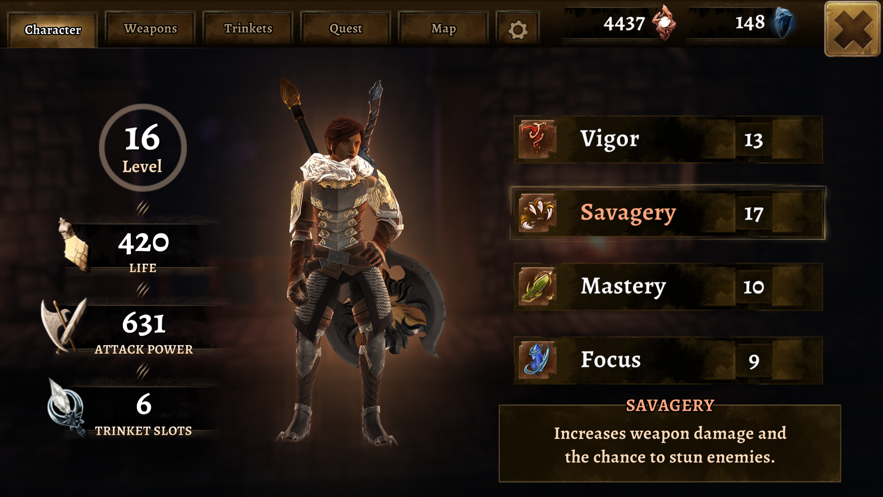The image size is (883, 497).
Task: Open the Map tab
Action: tap(443, 29)
